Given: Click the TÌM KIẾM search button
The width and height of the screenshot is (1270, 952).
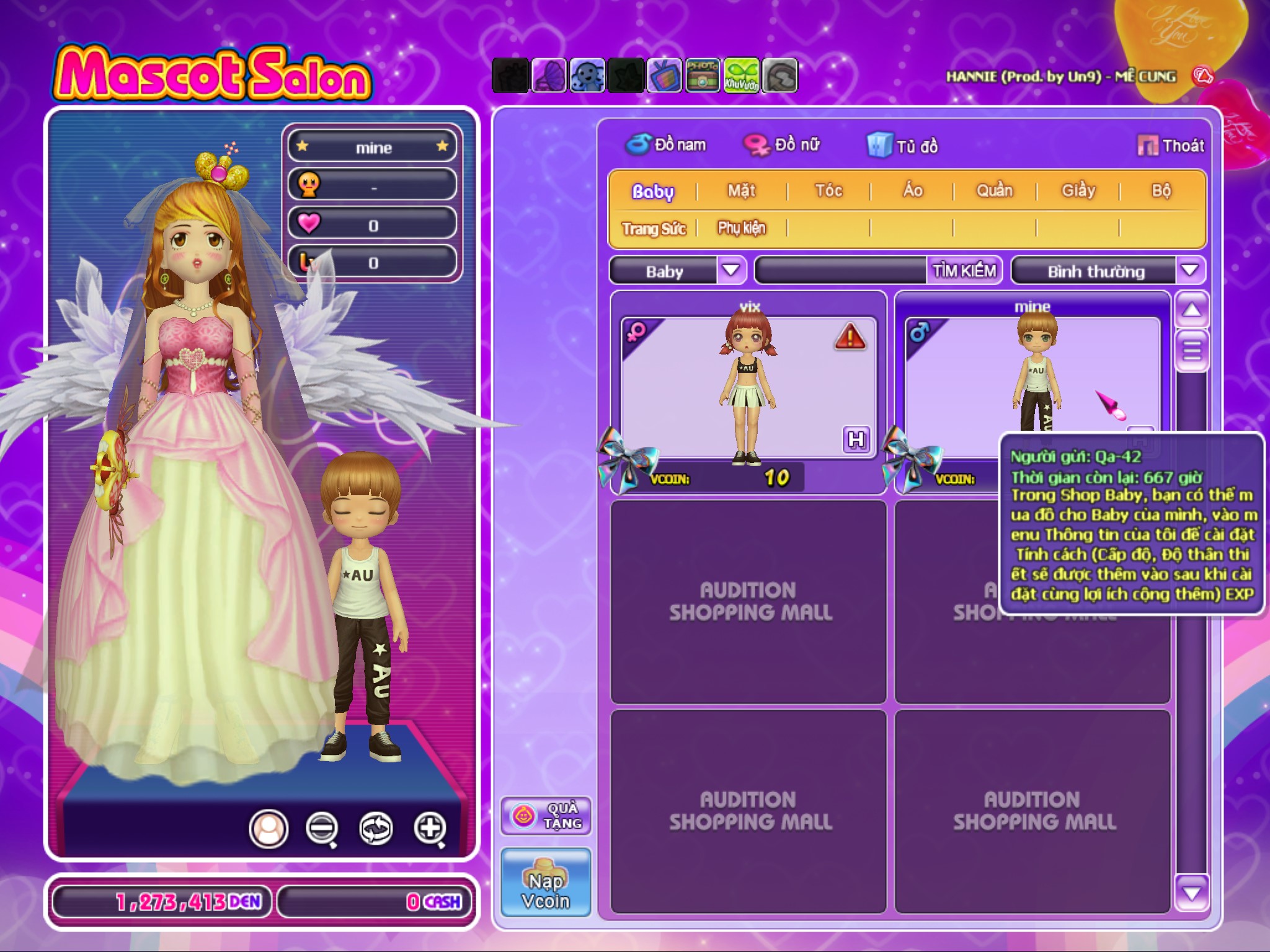Looking at the screenshot, I should (x=964, y=271).
